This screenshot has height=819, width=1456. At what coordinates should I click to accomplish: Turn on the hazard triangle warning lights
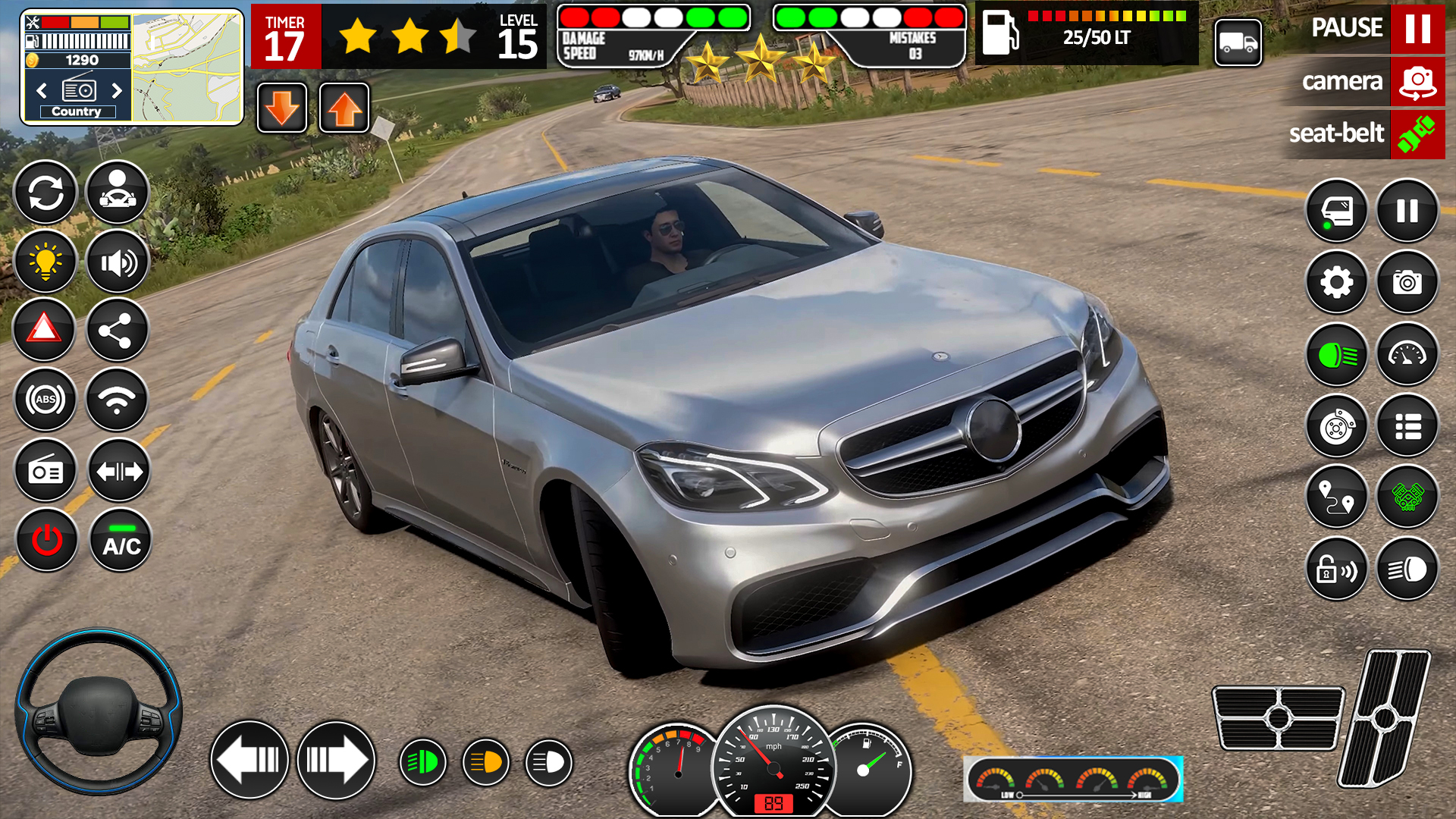[44, 329]
